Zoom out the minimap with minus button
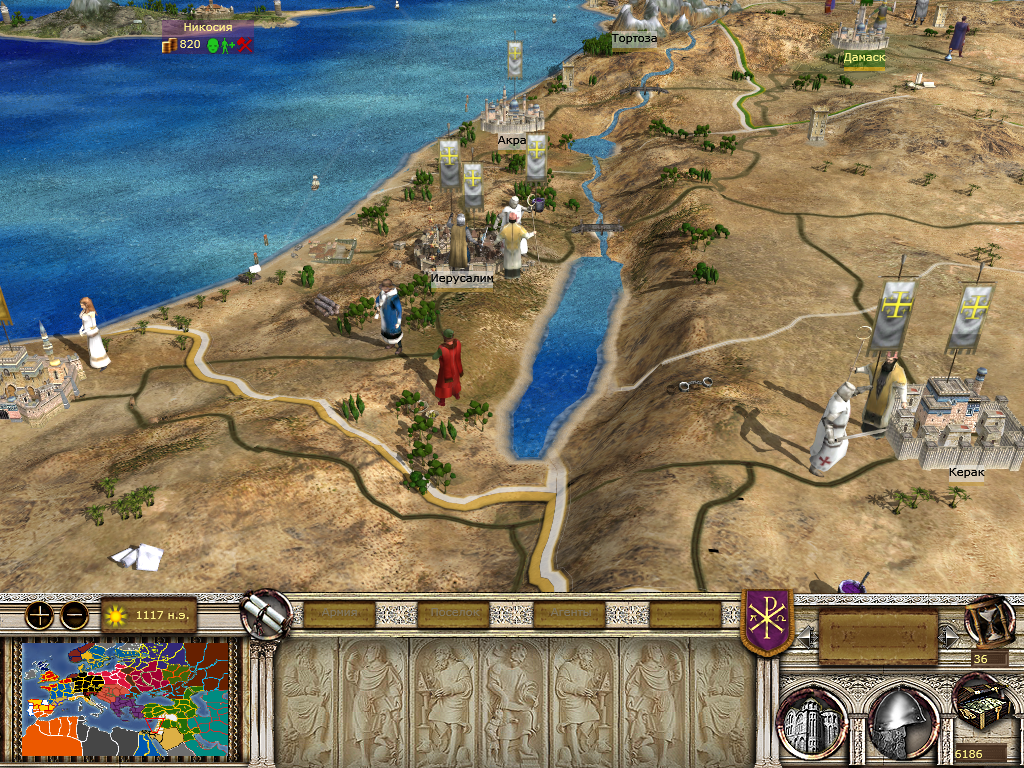This screenshot has width=1024, height=768. pyautogui.click(x=74, y=615)
